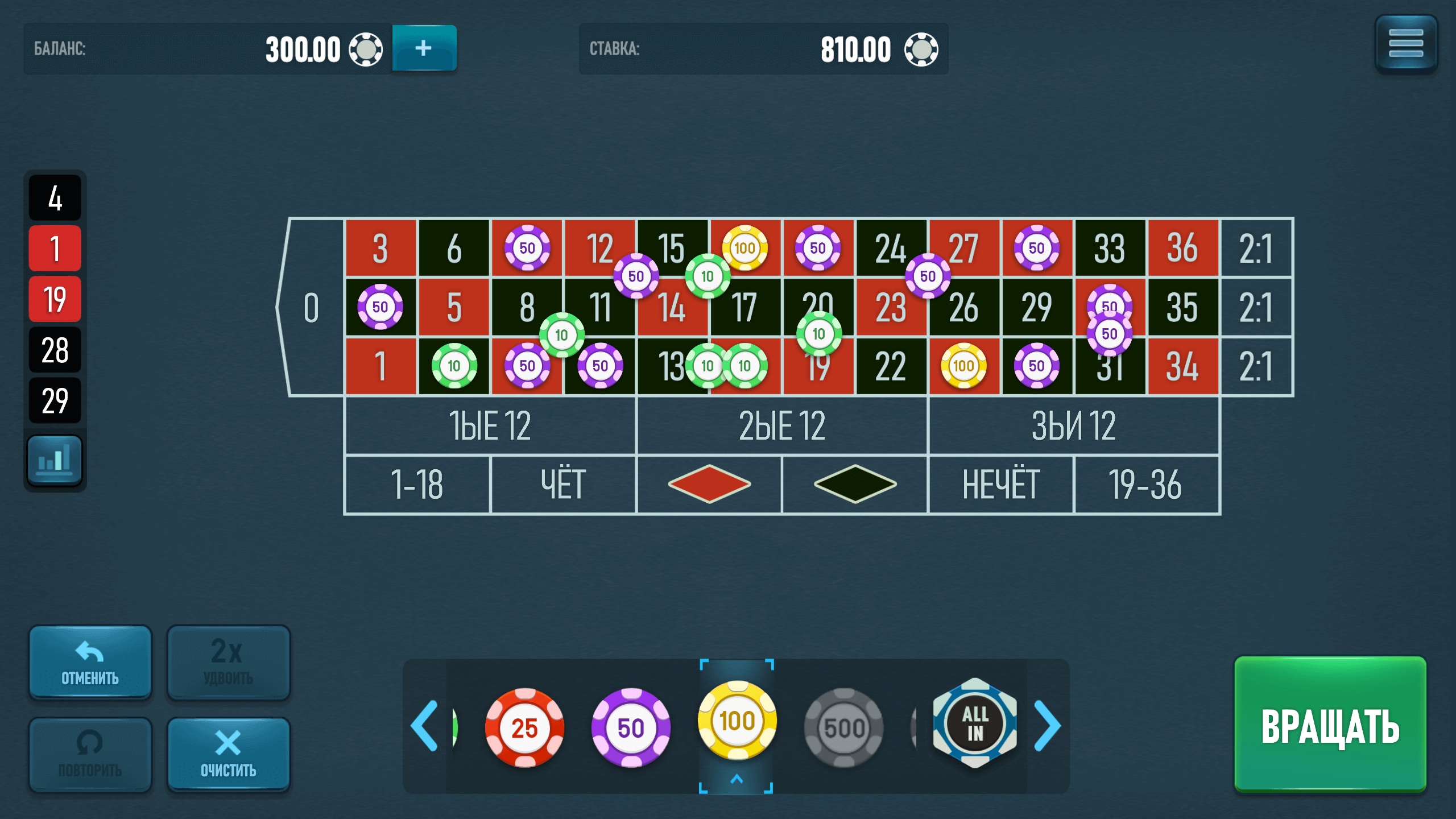Screen dimensions: 1456x819
Task: Open the statistics bar-chart panel
Action: click(x=55, y=458)
